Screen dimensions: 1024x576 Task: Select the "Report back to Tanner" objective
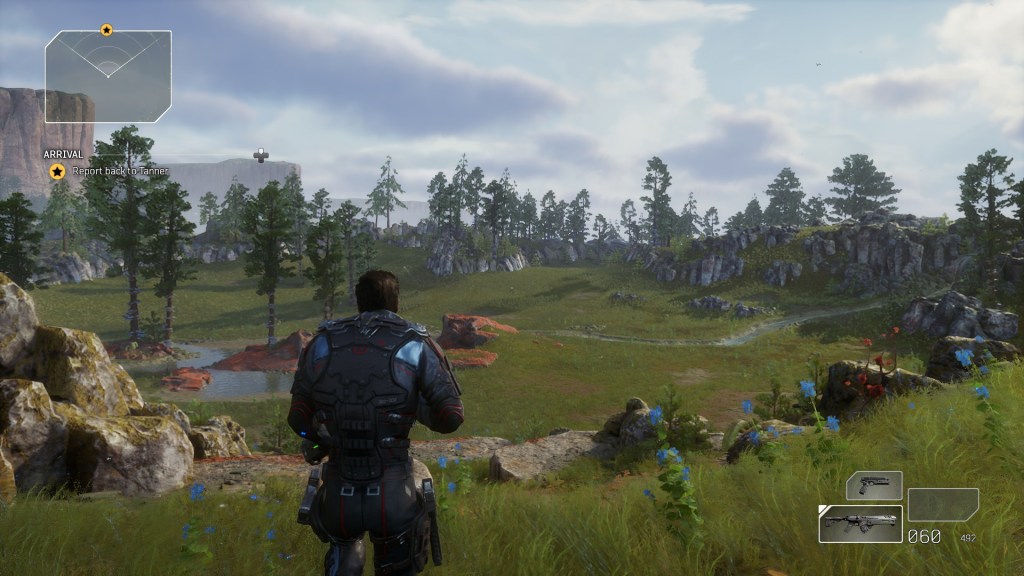pos(120,171)
